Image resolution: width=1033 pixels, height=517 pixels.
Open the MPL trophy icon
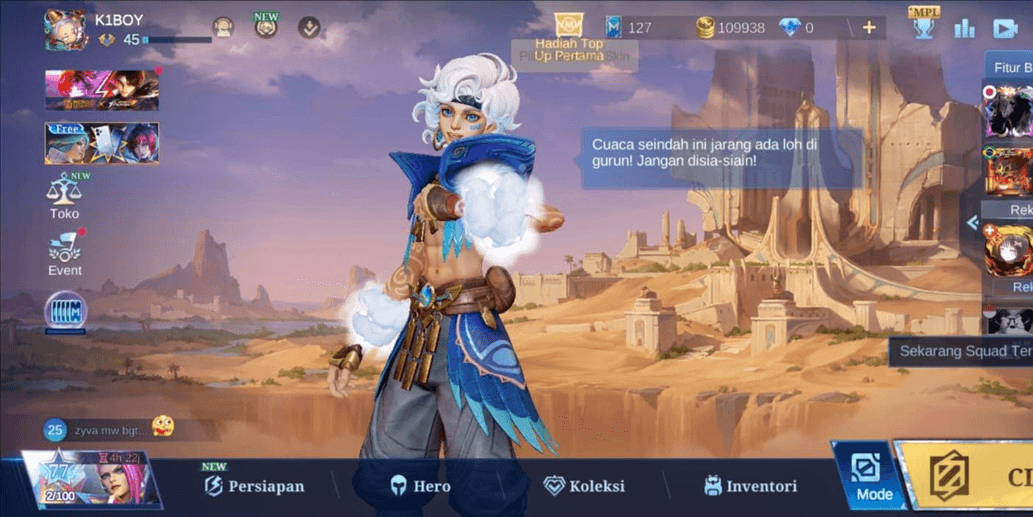coord(923,25)
